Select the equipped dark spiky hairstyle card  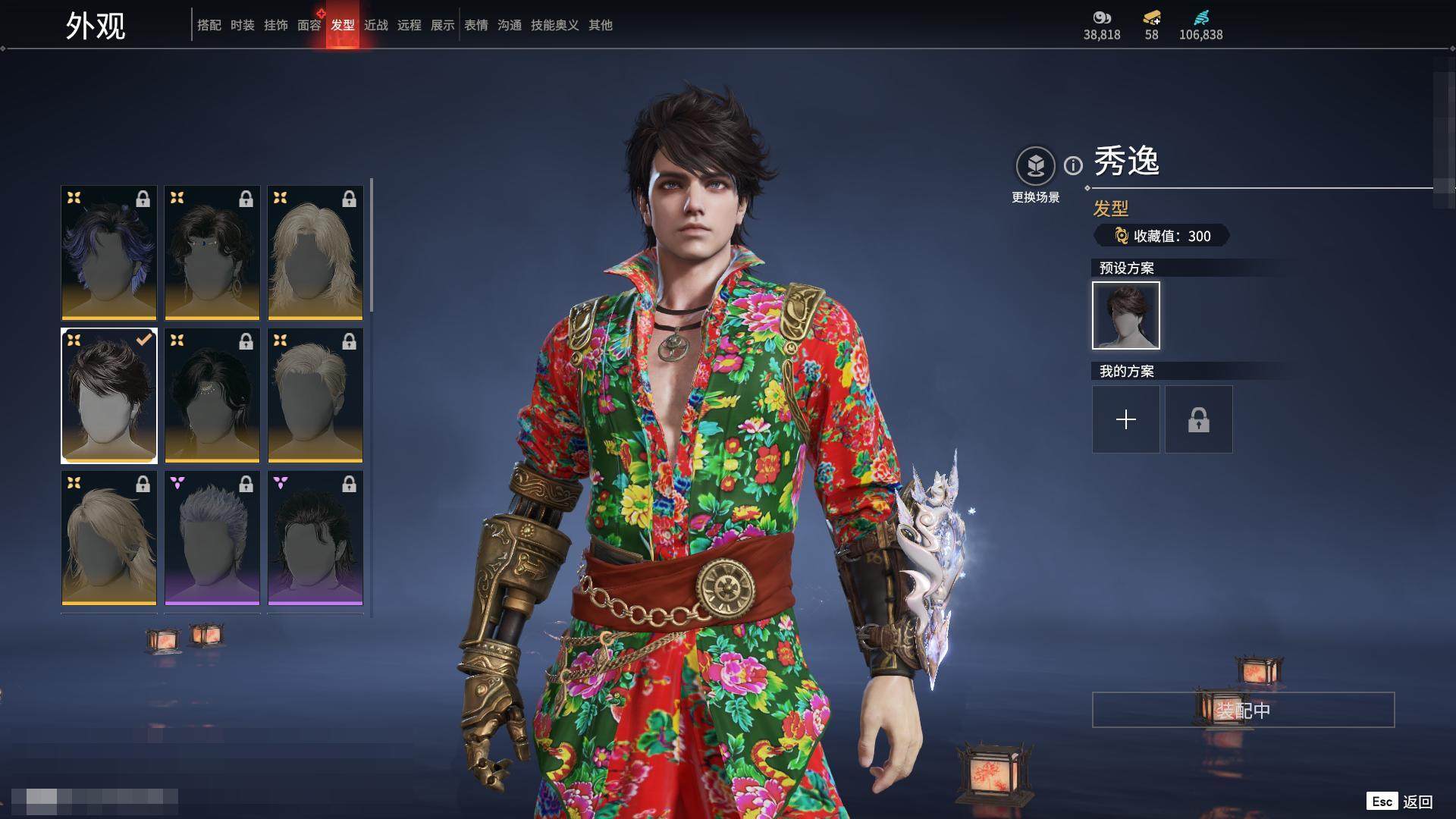108,395
